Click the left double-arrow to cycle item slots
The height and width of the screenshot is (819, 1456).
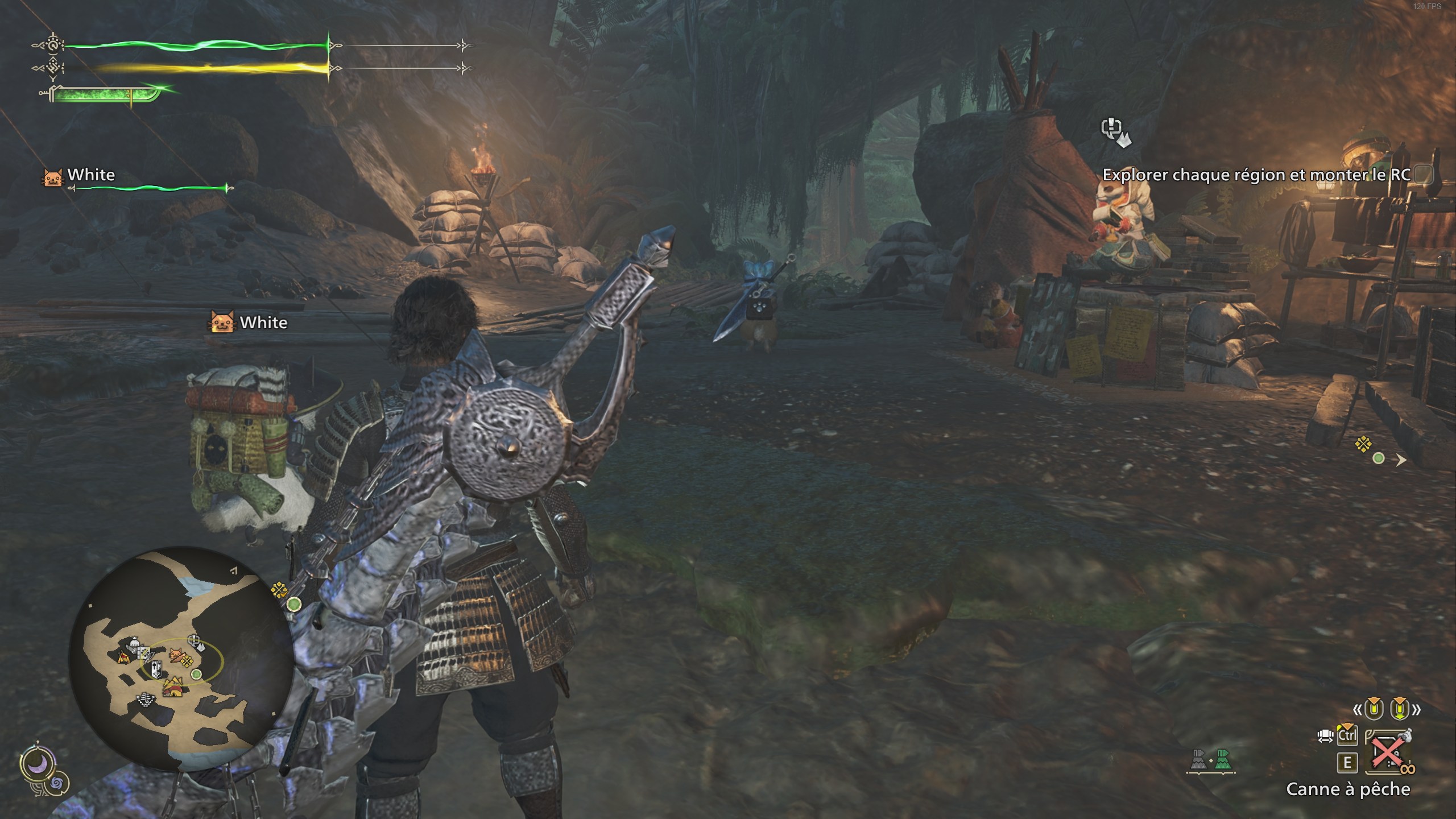click(1358, 710)
